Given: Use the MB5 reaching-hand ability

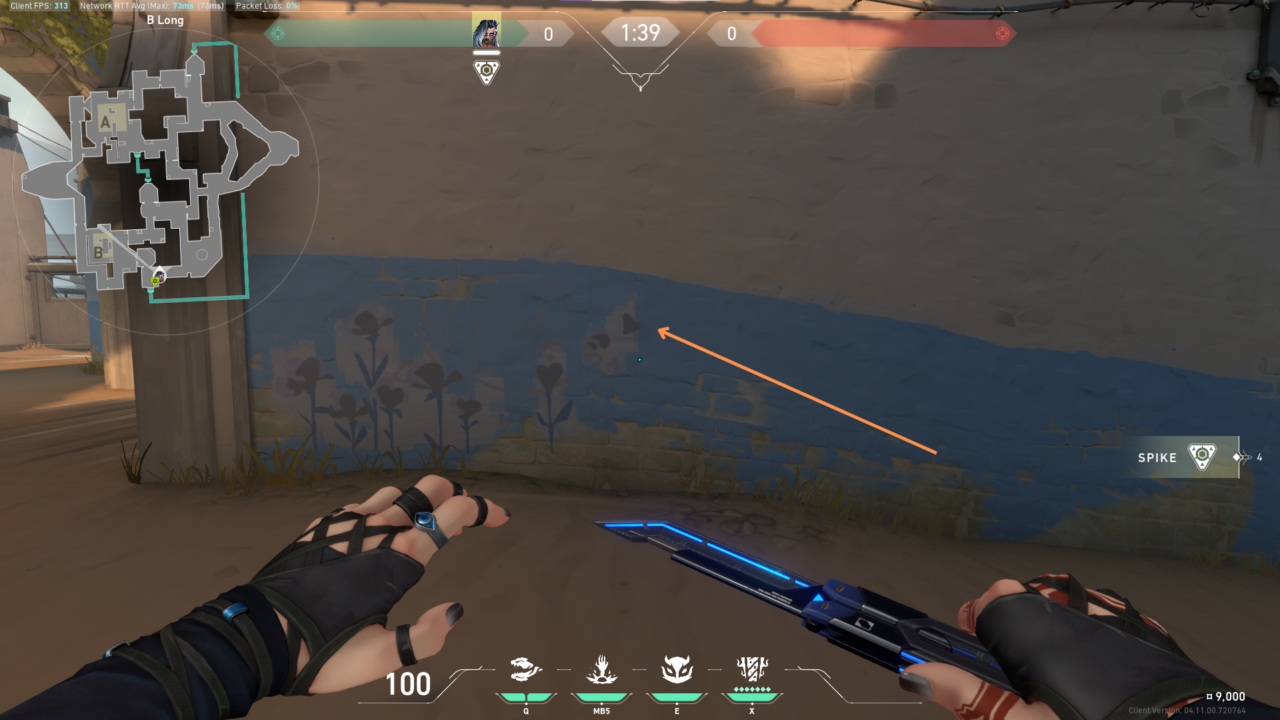Looking at the screenshot, I should 600,670.
